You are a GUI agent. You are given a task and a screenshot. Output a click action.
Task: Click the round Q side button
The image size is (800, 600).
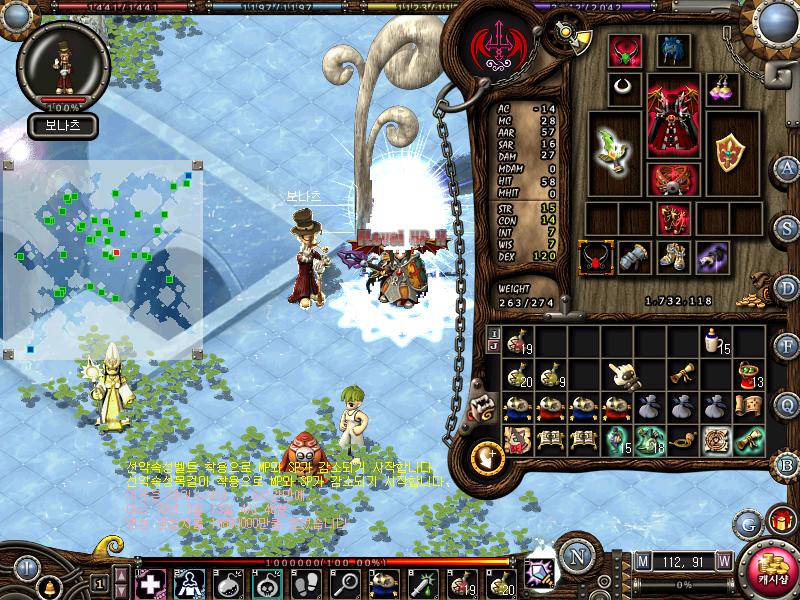(786, 404)
